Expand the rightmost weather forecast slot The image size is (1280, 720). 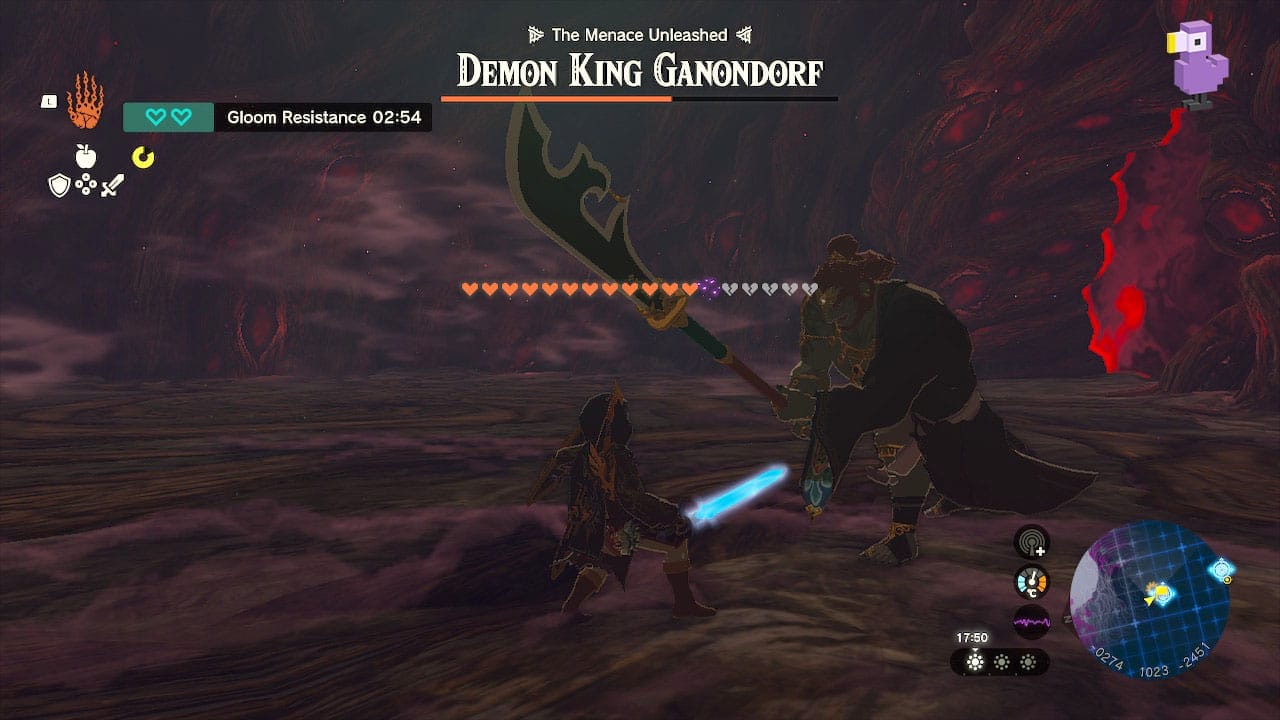point(1028,662)
